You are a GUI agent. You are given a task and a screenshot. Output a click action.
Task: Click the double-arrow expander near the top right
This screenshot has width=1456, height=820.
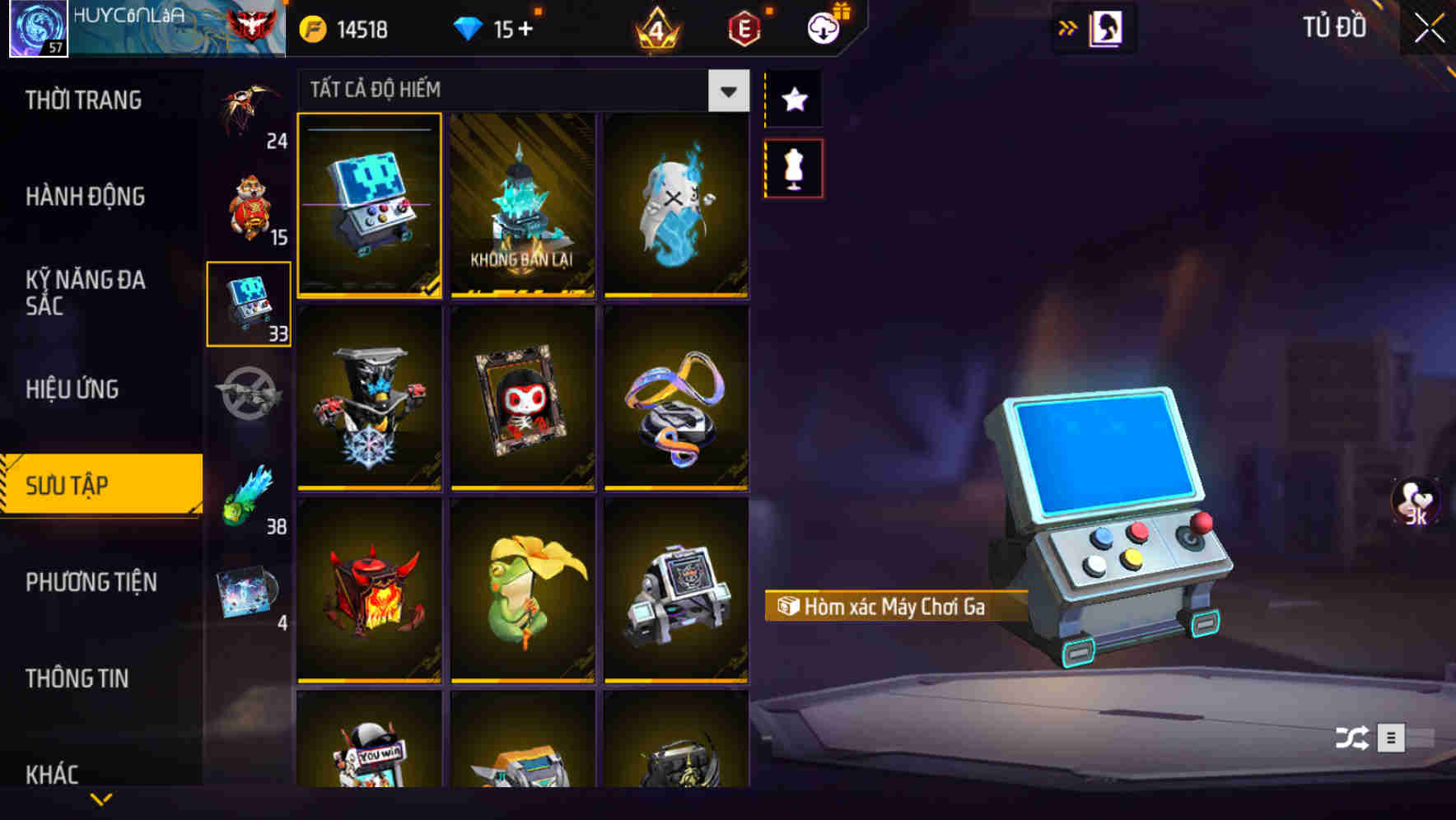coord(1067,27)
